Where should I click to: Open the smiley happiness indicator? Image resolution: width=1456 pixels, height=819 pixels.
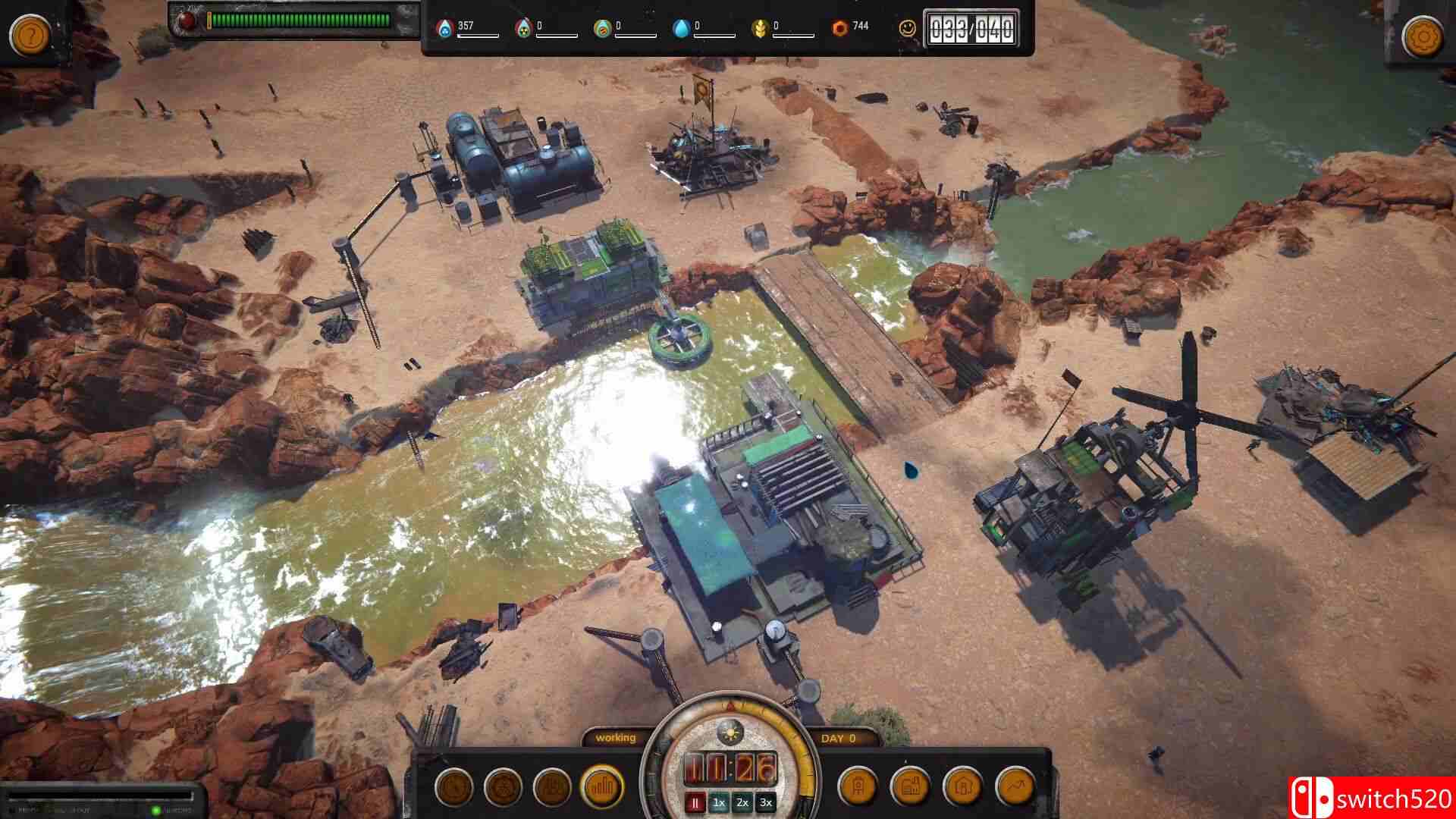[907, 28]
